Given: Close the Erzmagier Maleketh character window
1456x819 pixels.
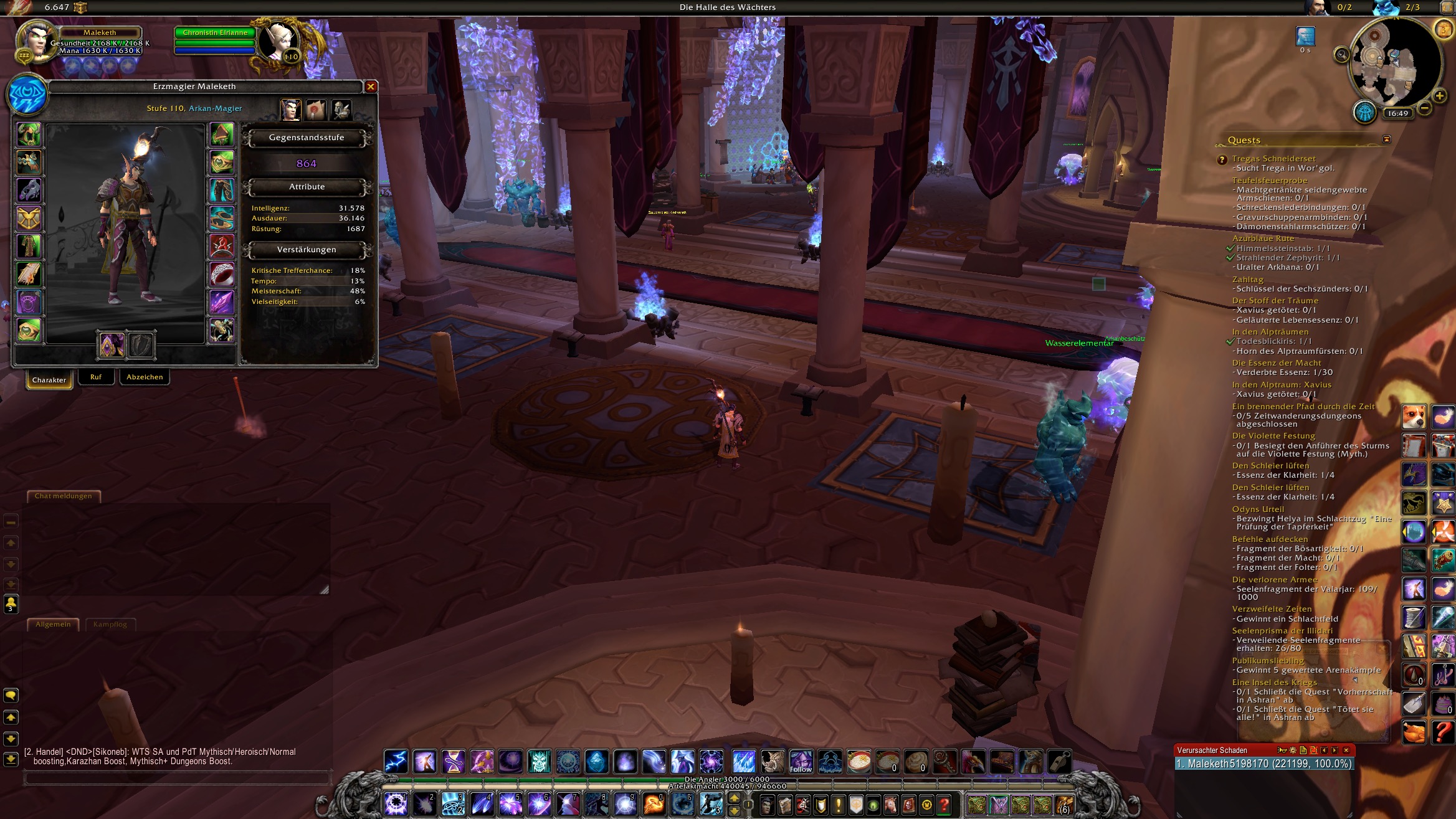Looking at the screenshot, I should click(371, 87).
